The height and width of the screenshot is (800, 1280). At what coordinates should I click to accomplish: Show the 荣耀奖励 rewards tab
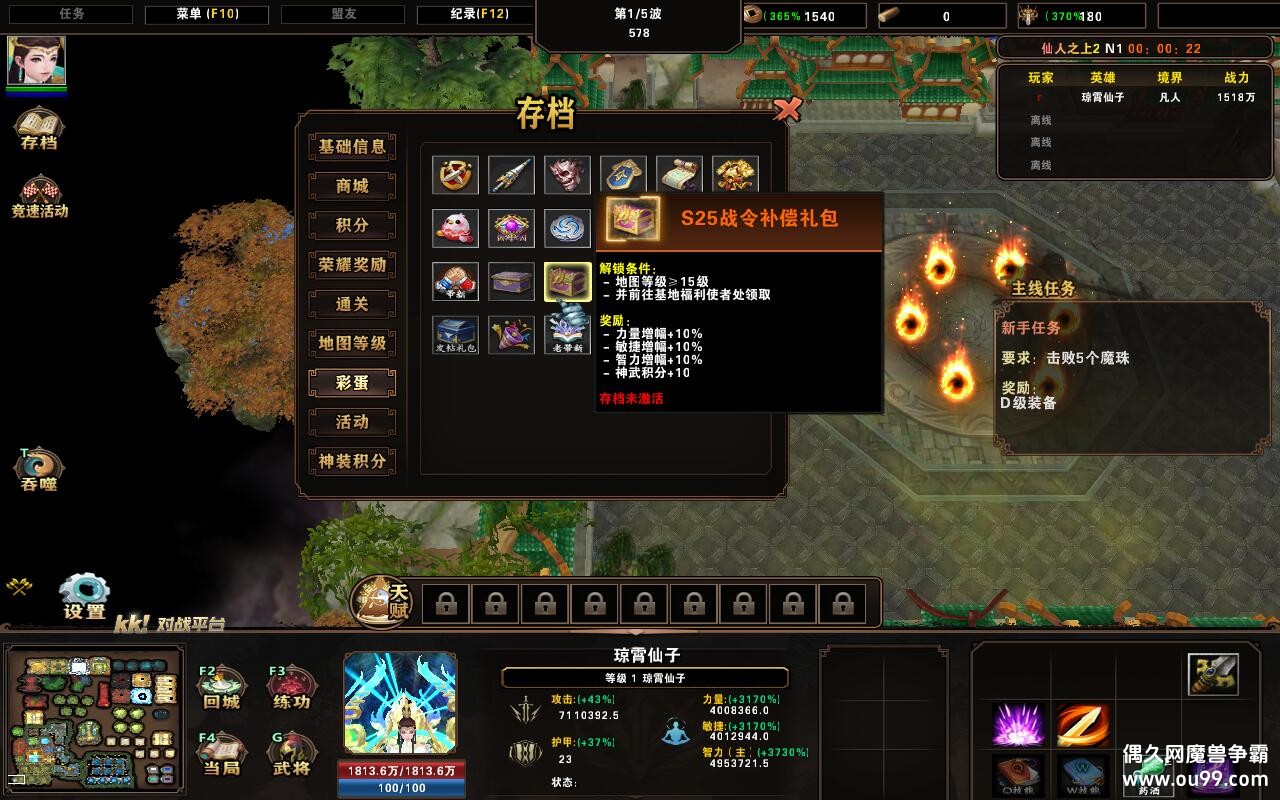click(352, 265)
